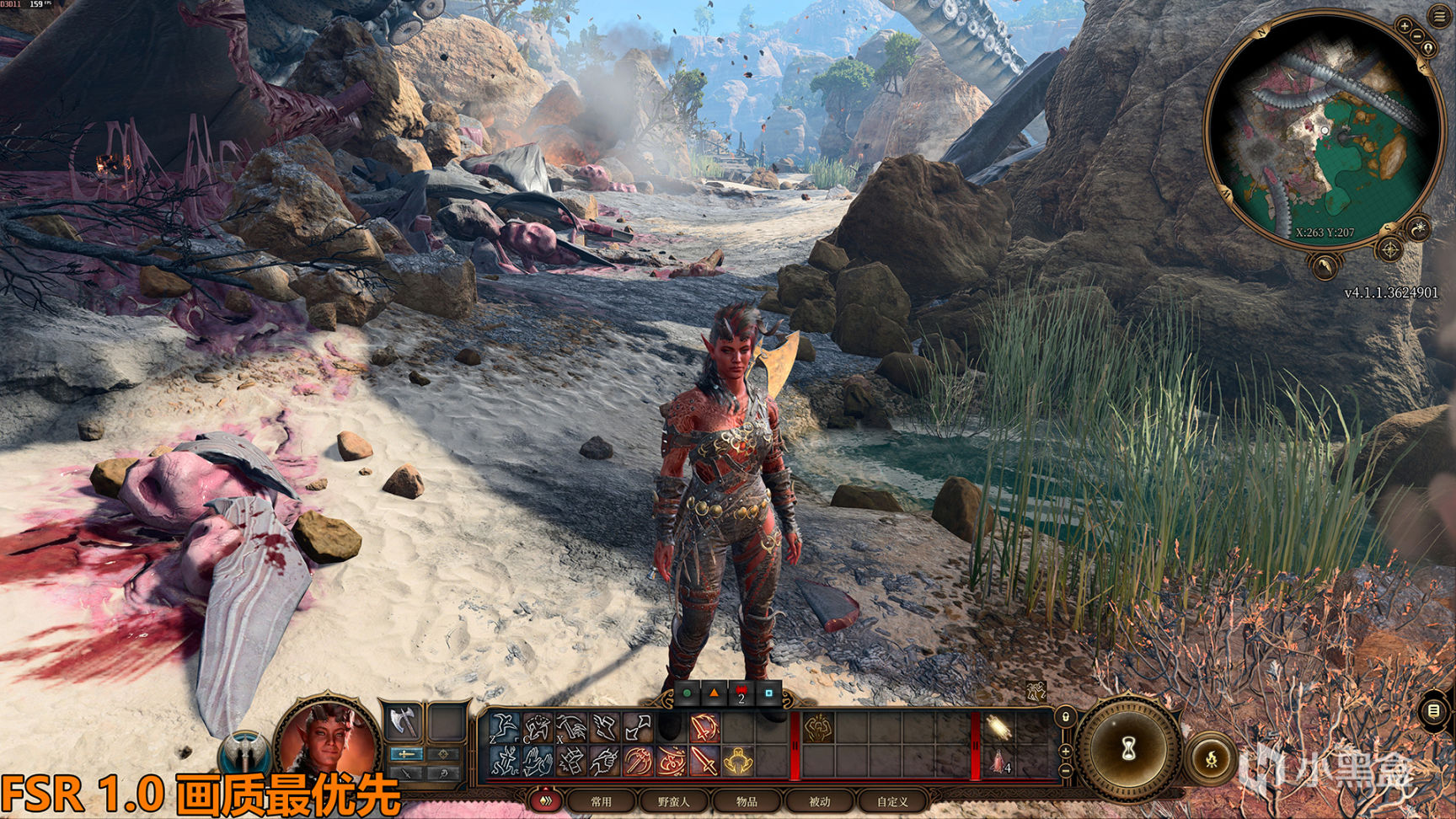Switch to the 野蛮人 hotbar tab
Viewport: 1456px width, 819px height.
[673, 801]
